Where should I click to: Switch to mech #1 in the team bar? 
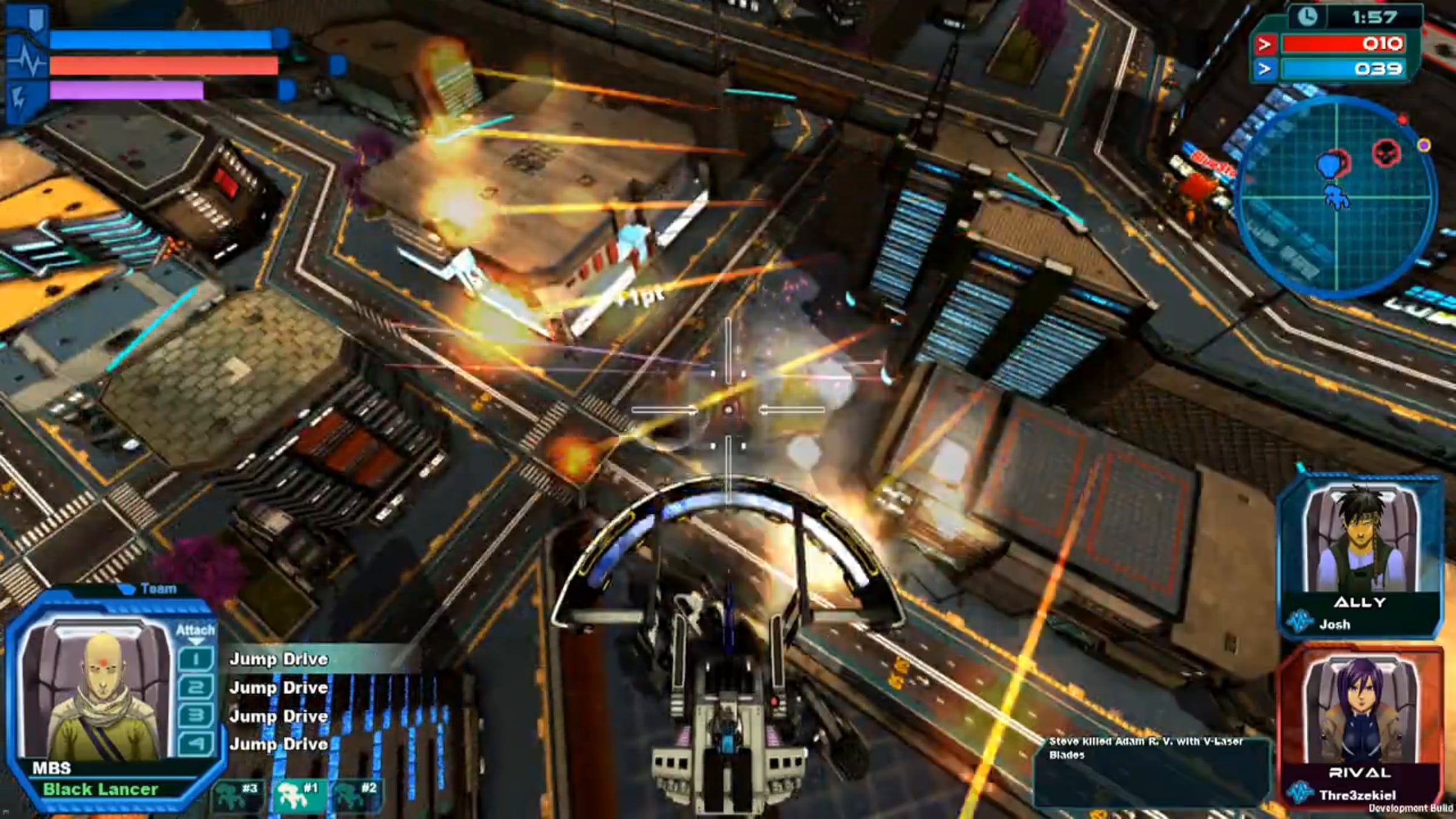pyautogui.click(x=296, y=794)
